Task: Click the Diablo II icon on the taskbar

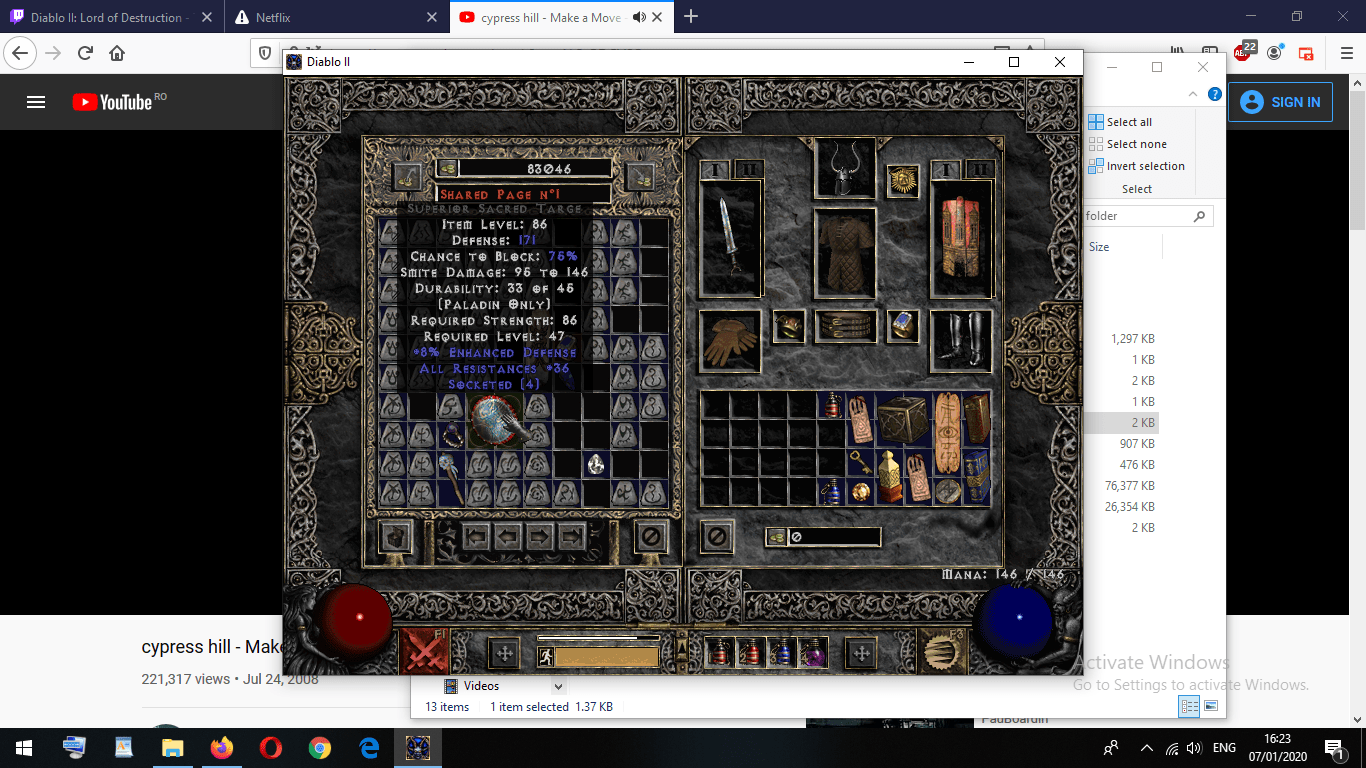Action: (418, 747)
